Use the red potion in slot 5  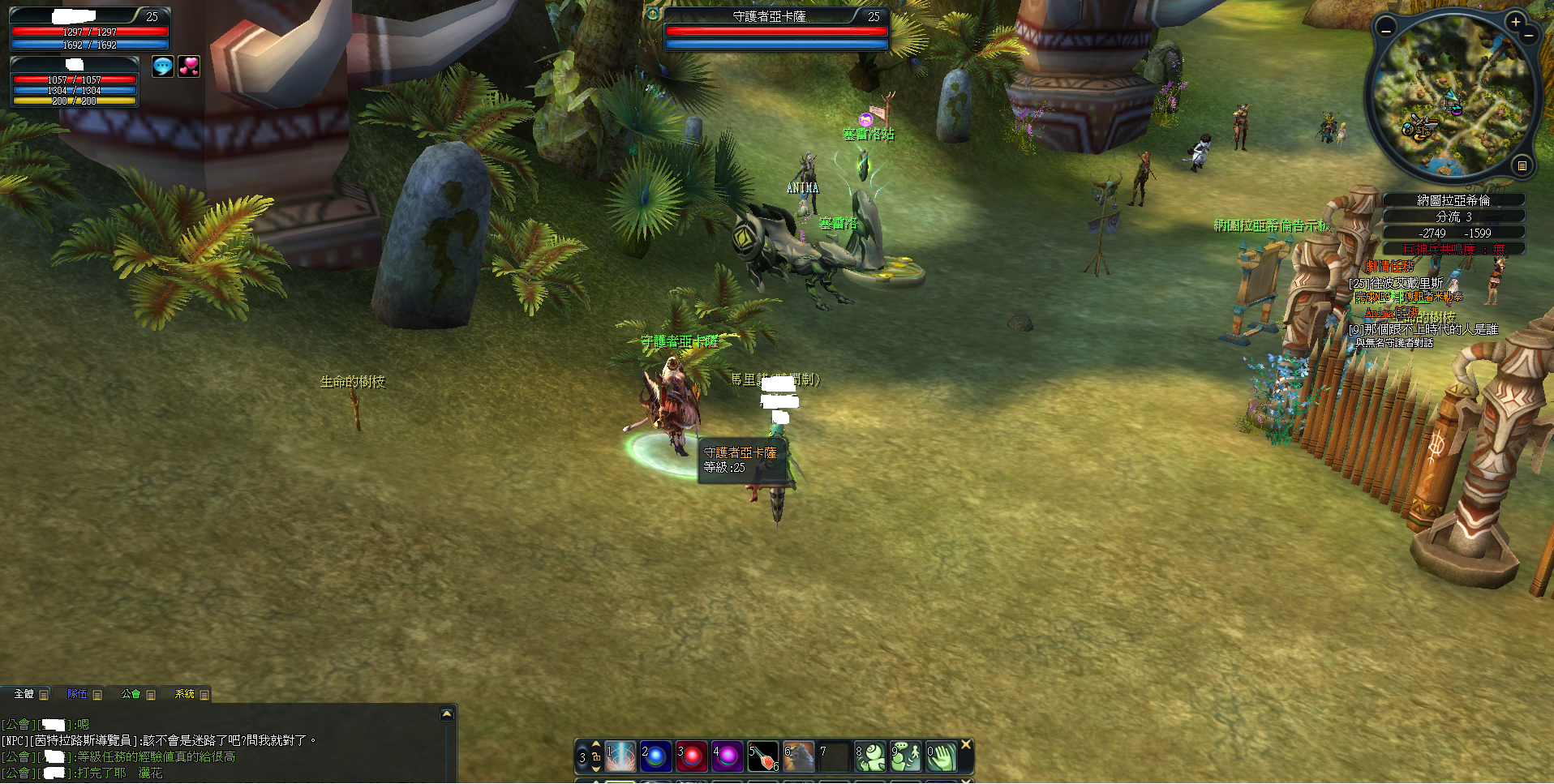tap(763, 756)
